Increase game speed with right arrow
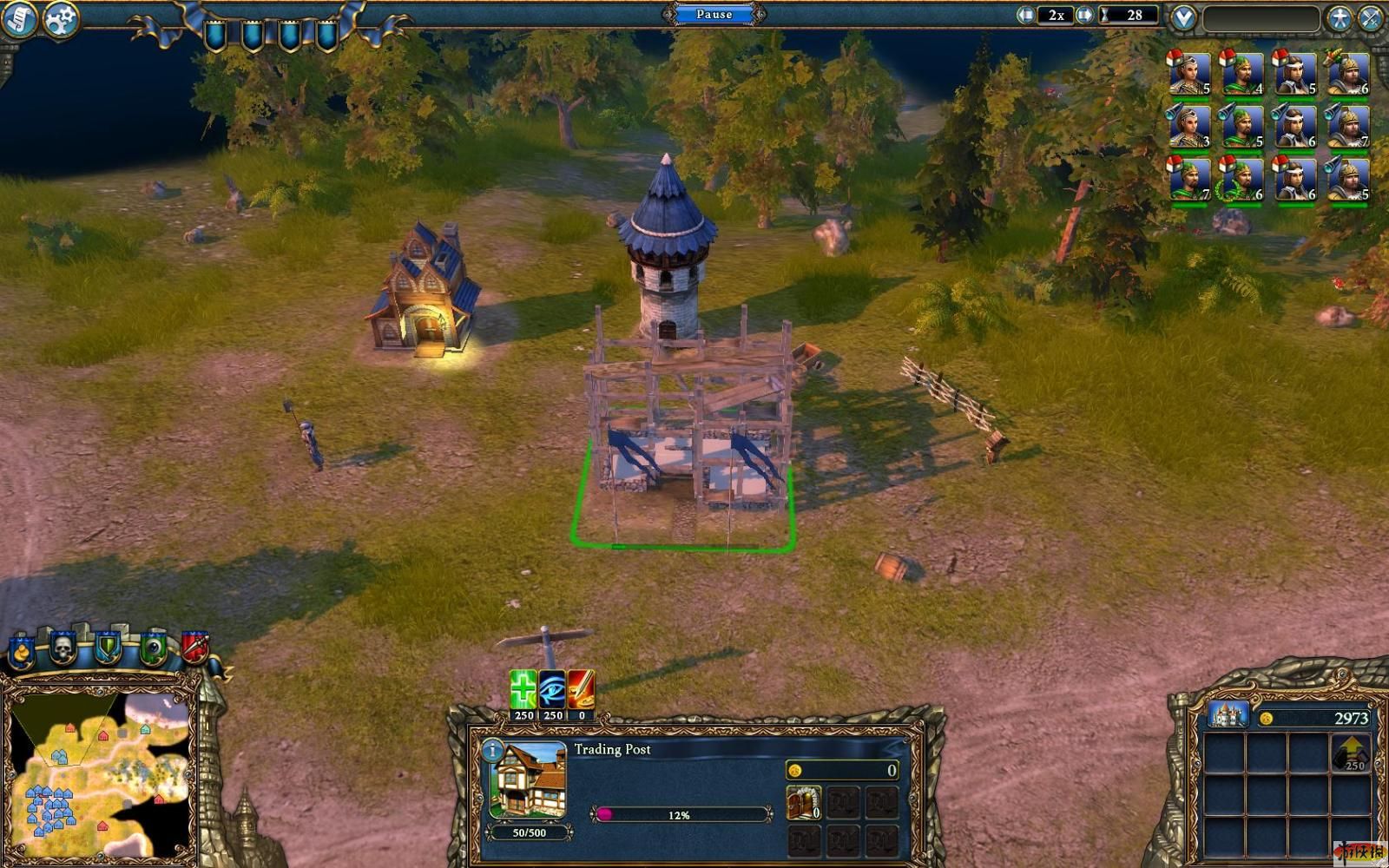 pyautogui.click(x=1084, y=15)
